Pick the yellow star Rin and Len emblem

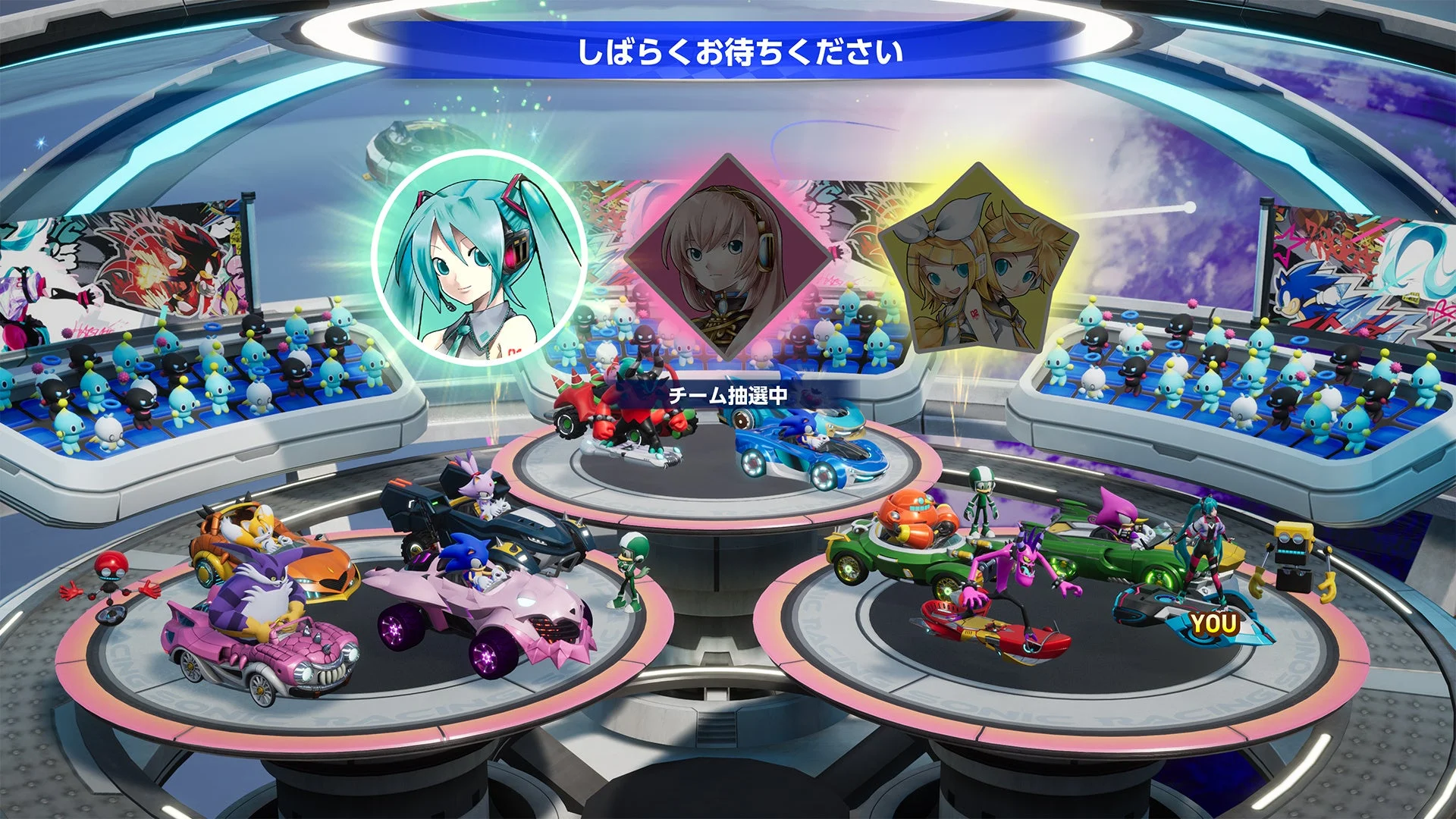click(x=977, y=262)
